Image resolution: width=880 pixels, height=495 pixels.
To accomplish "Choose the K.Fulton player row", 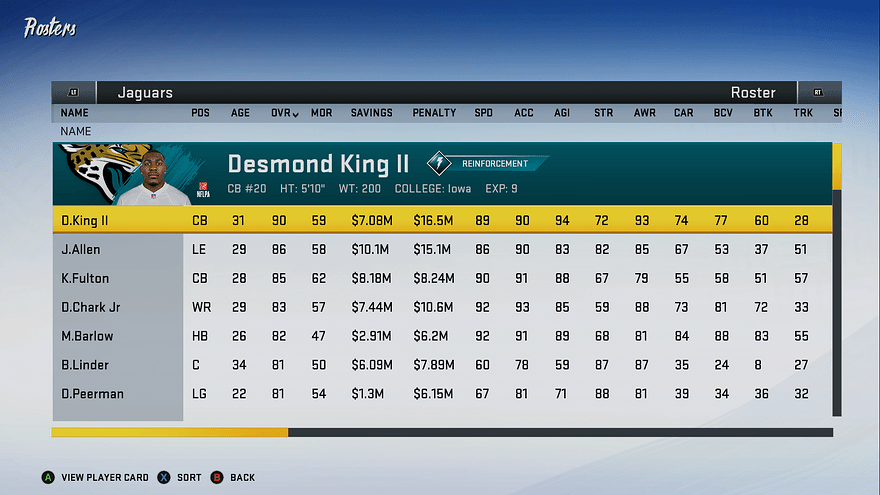I will pyautogui.click(x=440, y=278).
